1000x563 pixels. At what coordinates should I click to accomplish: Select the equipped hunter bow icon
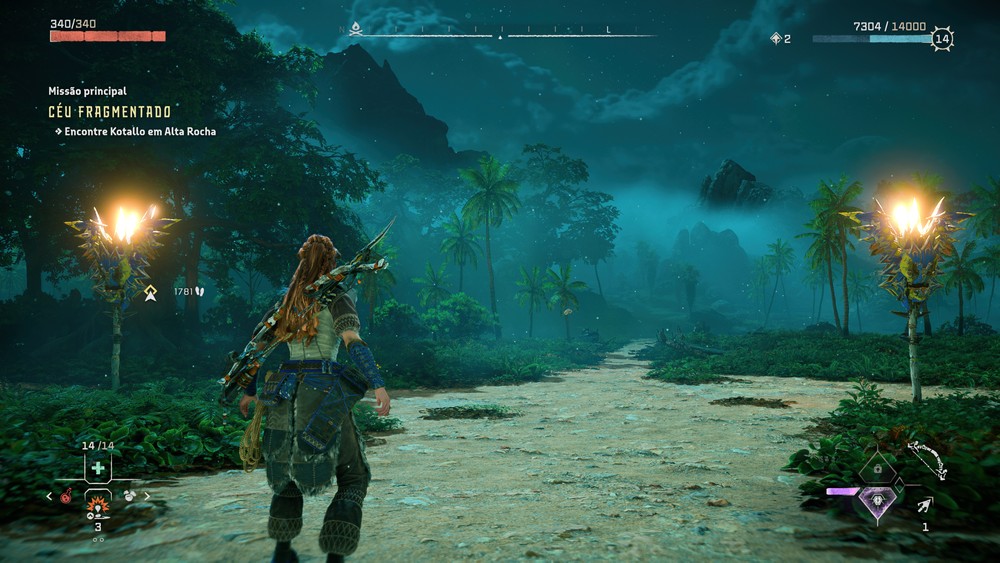[x=928, y=460]
